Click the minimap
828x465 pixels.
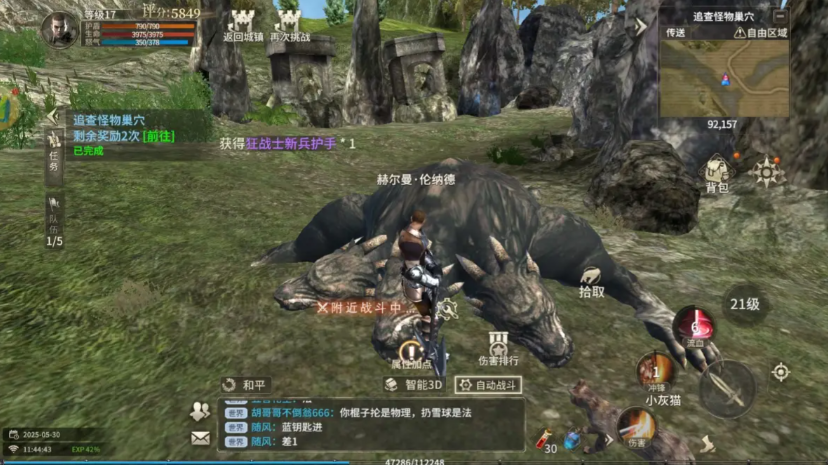click(725, 77)
